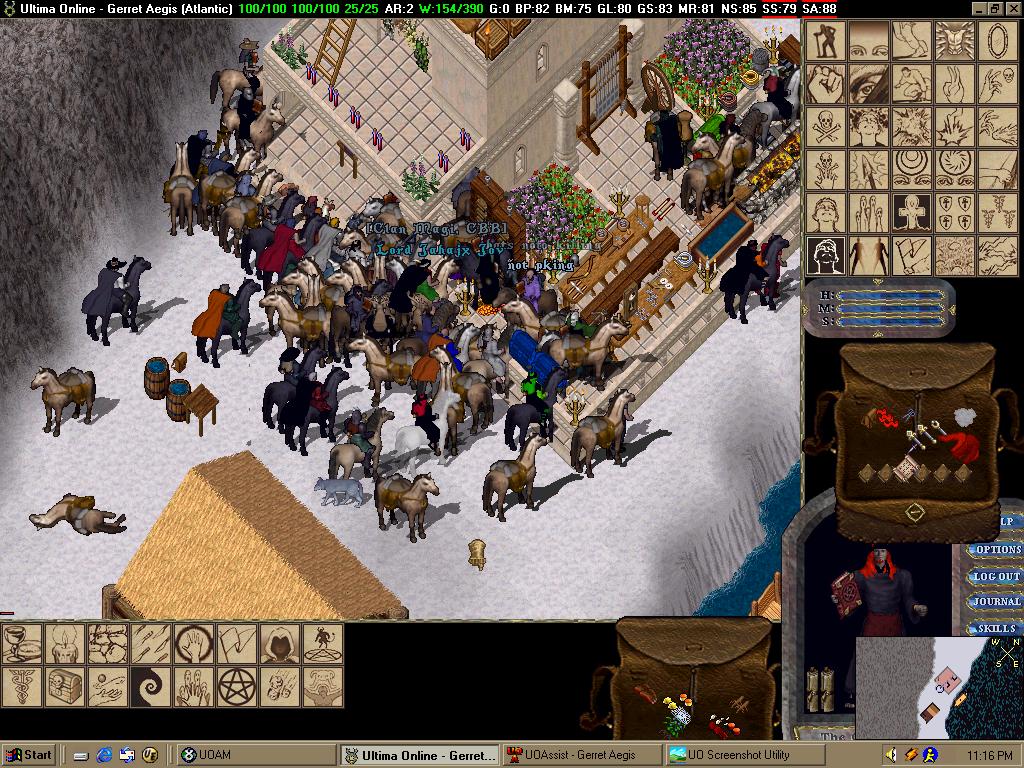
Task: Switch to the UOAssist taskbar window
Action: [x=582, y=755]
